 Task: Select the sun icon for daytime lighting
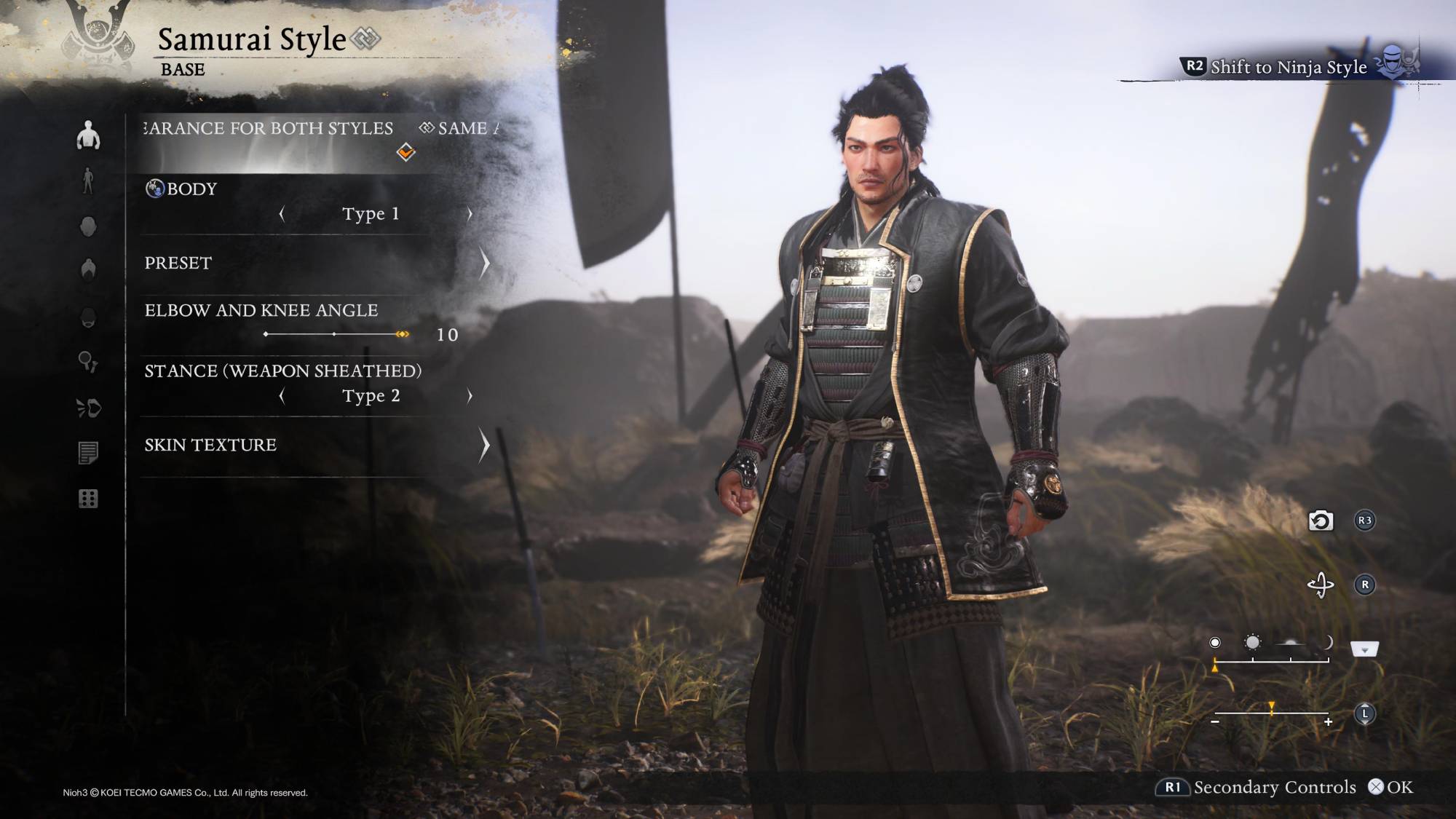[1253, 642]
